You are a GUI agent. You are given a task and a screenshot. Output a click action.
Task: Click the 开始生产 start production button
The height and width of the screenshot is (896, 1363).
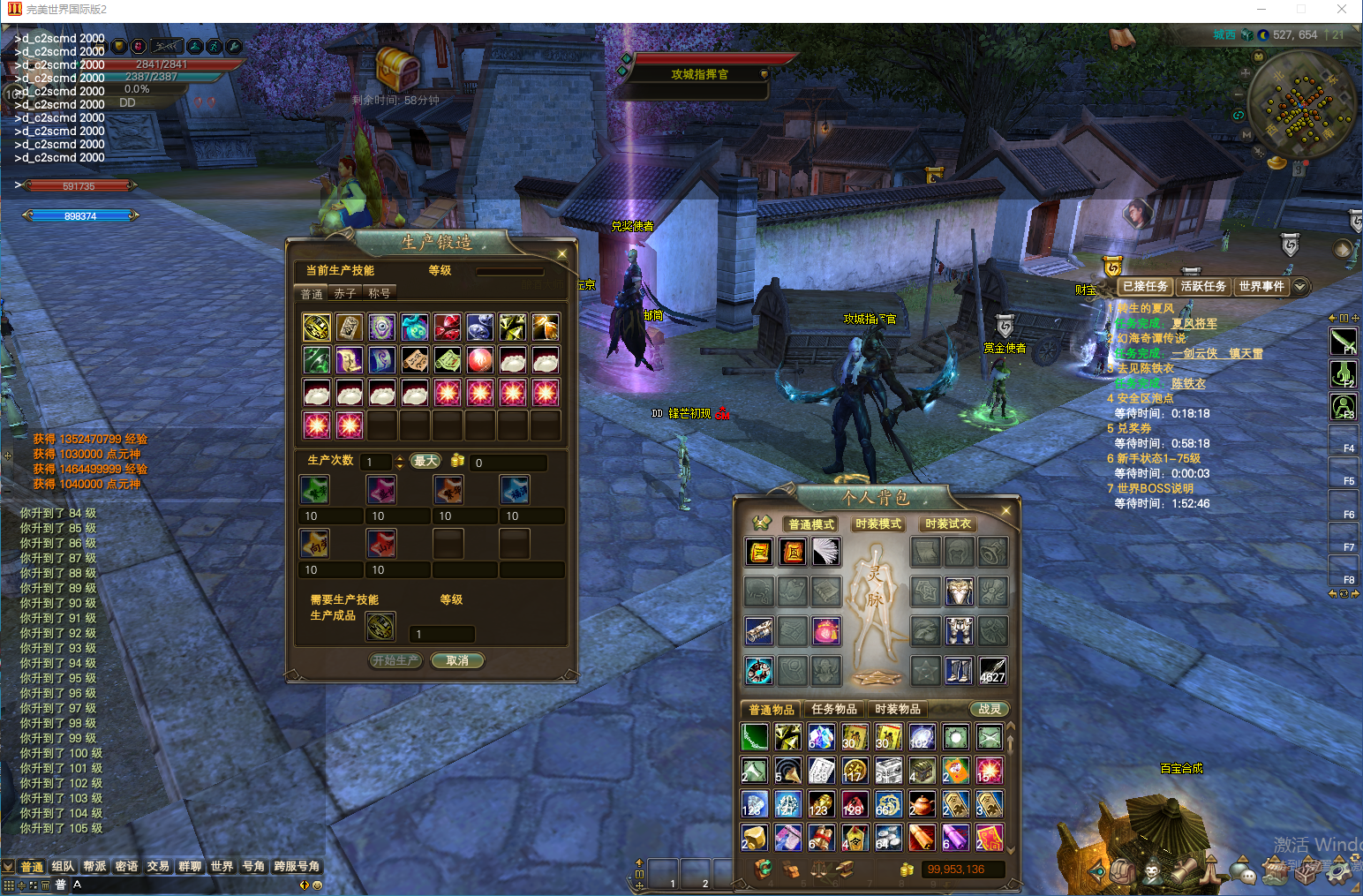395,660
